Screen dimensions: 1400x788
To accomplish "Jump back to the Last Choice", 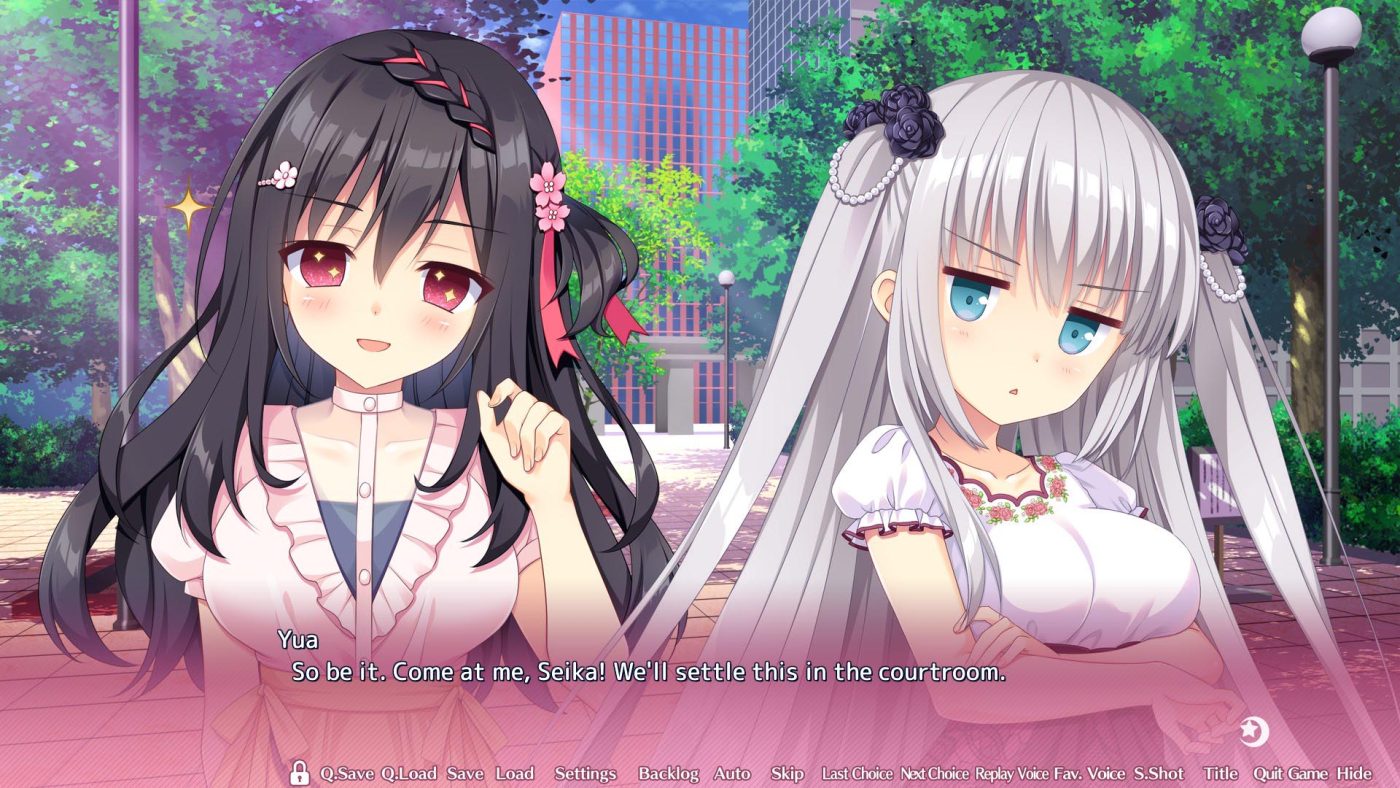I will [x=858, y=773].
